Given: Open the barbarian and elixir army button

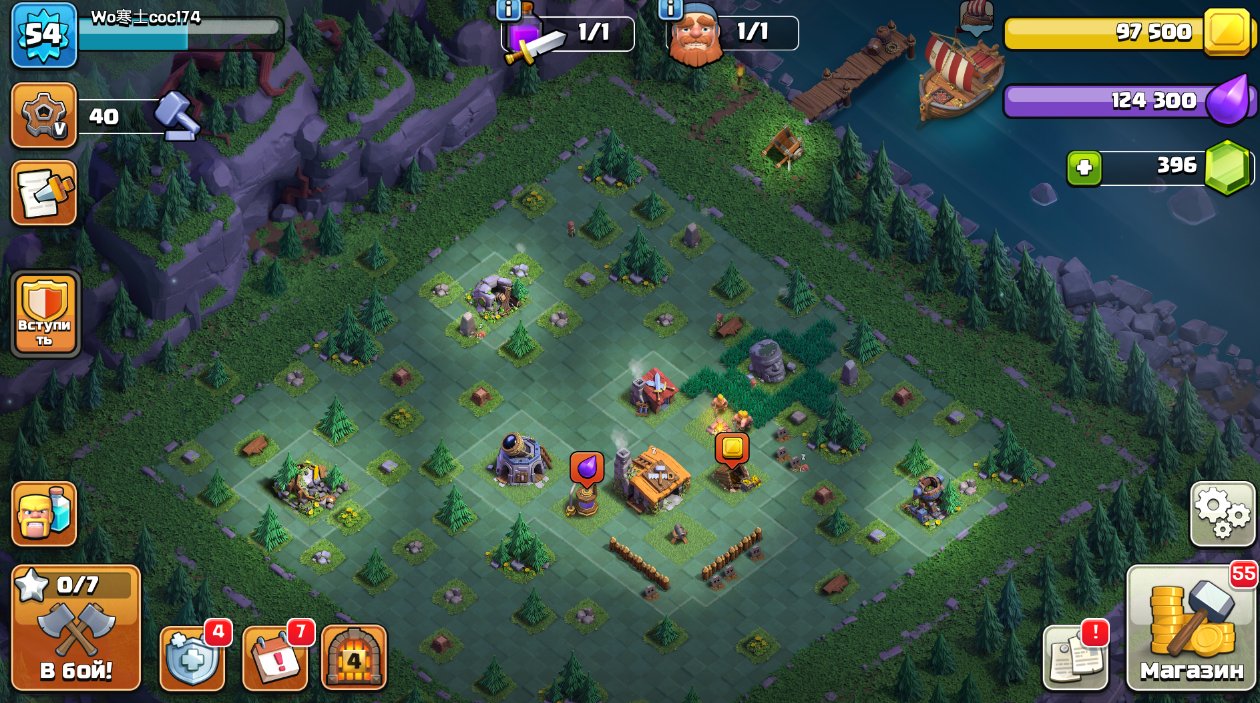Looking at the screenshot, I should 44,514.
